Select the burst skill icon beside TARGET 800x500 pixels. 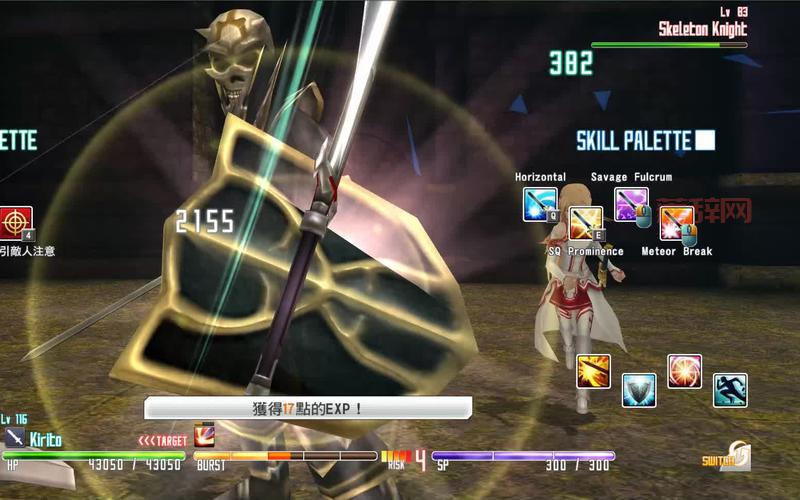click(x=203, y=435)
